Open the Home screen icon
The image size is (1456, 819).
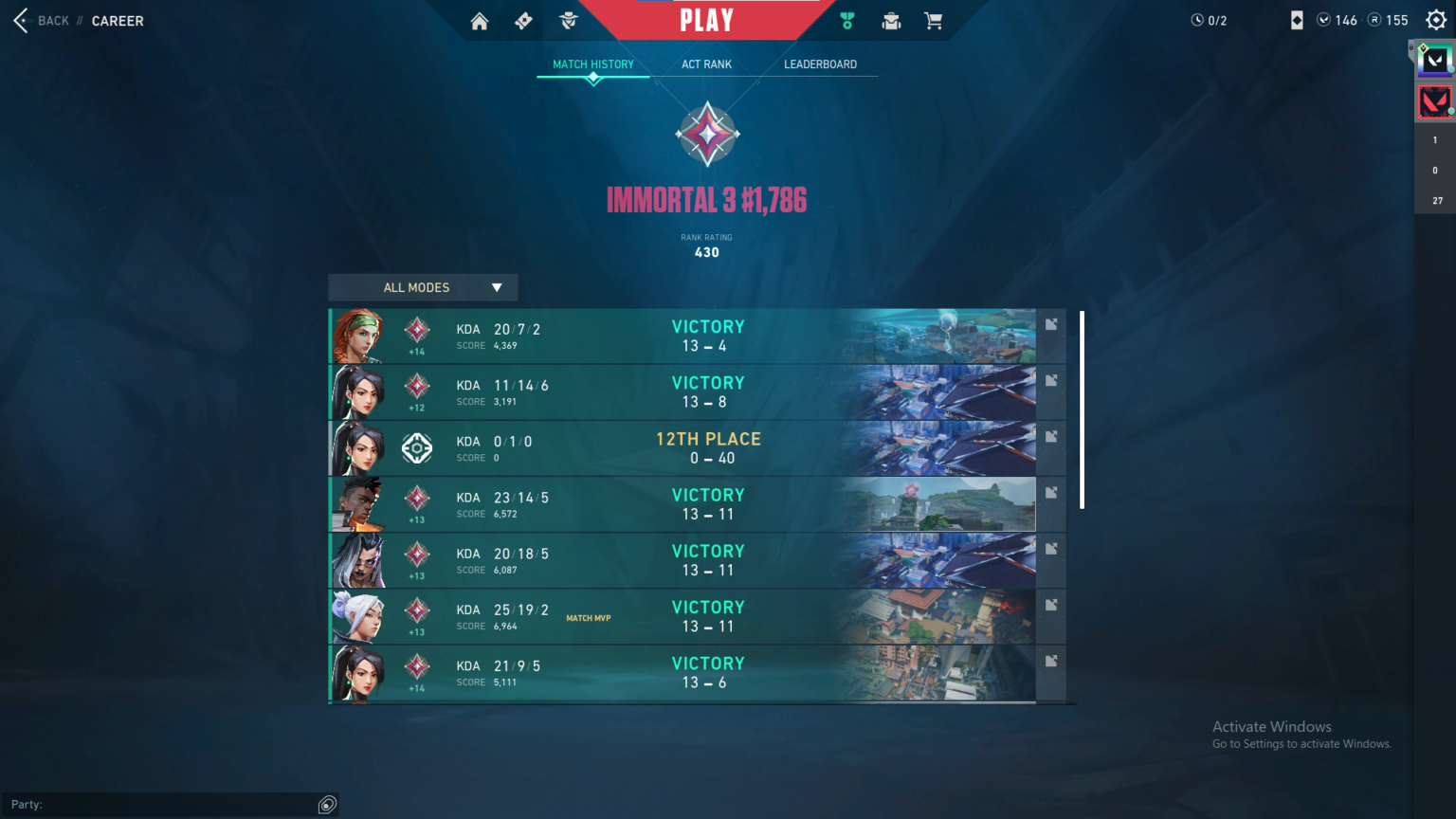pos(479,20)
